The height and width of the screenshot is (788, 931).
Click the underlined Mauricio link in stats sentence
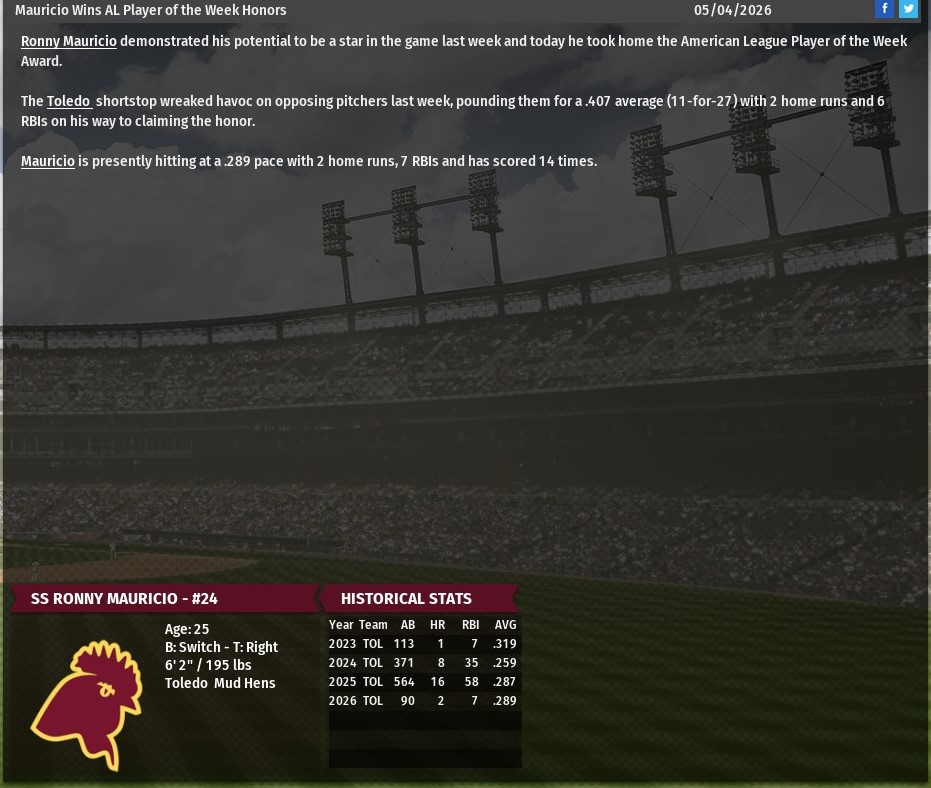pyautogui.click(x=47, y=161)
